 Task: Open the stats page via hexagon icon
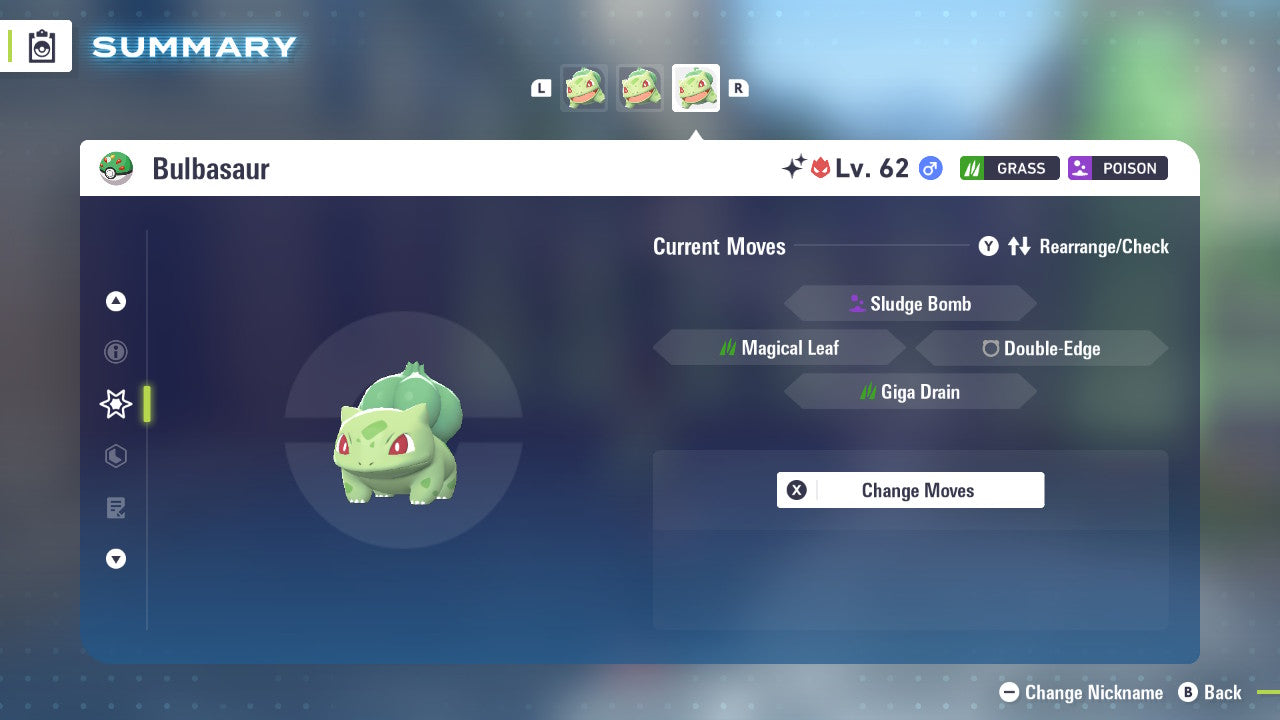click(116, 456)
